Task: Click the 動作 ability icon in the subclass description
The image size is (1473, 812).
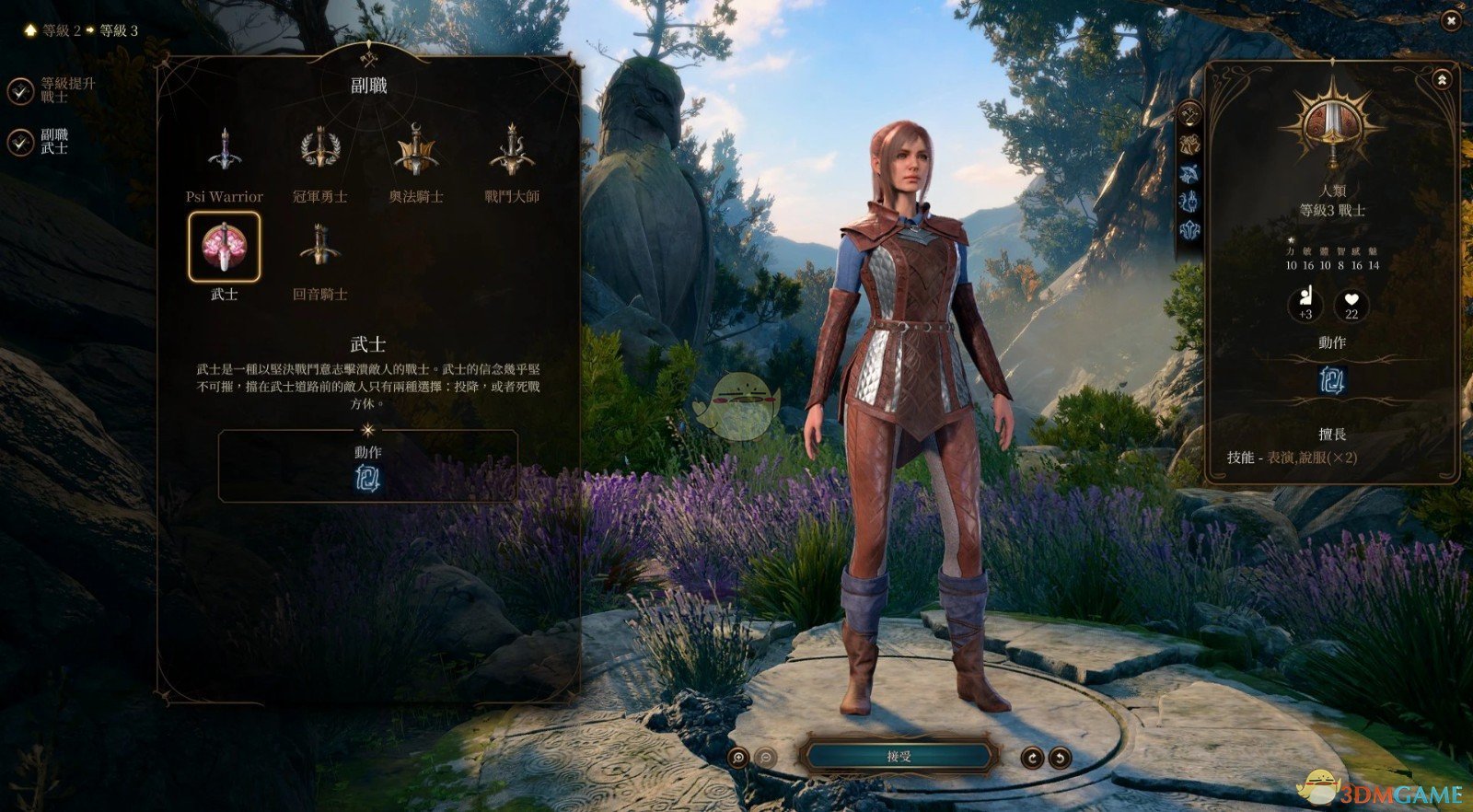Action: pos(367,480)
